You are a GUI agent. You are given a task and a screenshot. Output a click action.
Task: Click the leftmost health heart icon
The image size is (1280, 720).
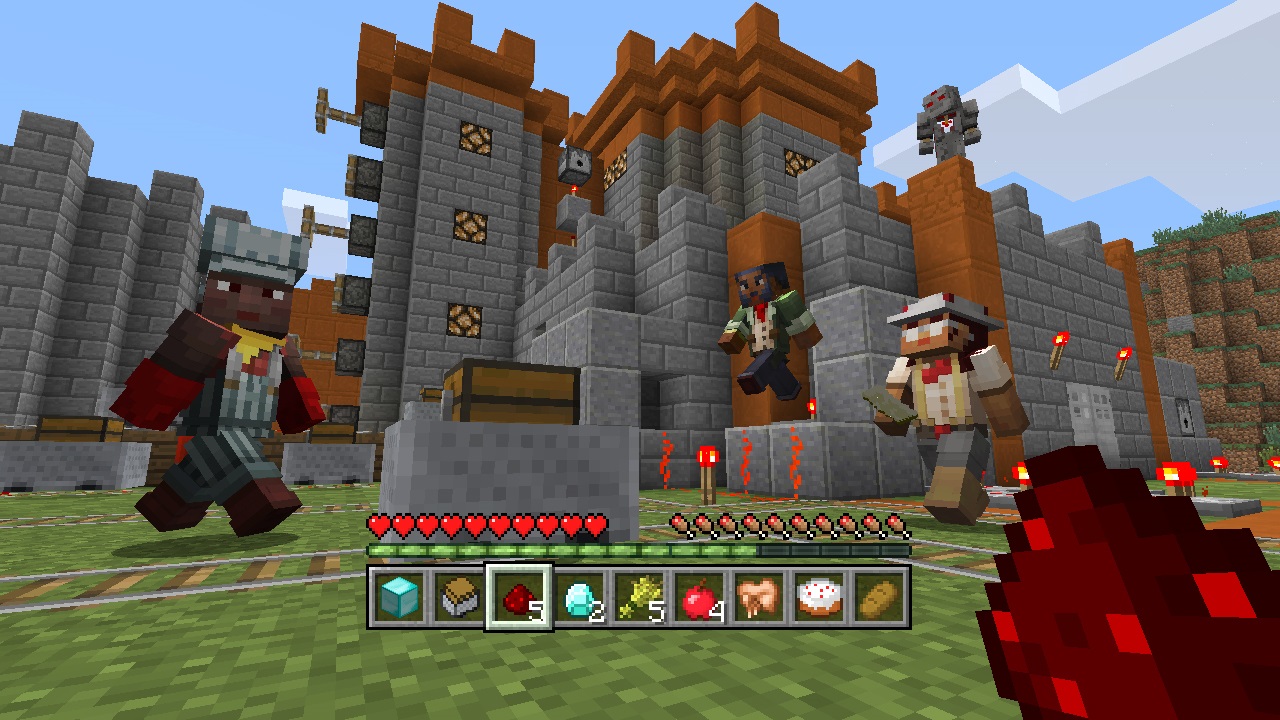click(x=378, y=524)
